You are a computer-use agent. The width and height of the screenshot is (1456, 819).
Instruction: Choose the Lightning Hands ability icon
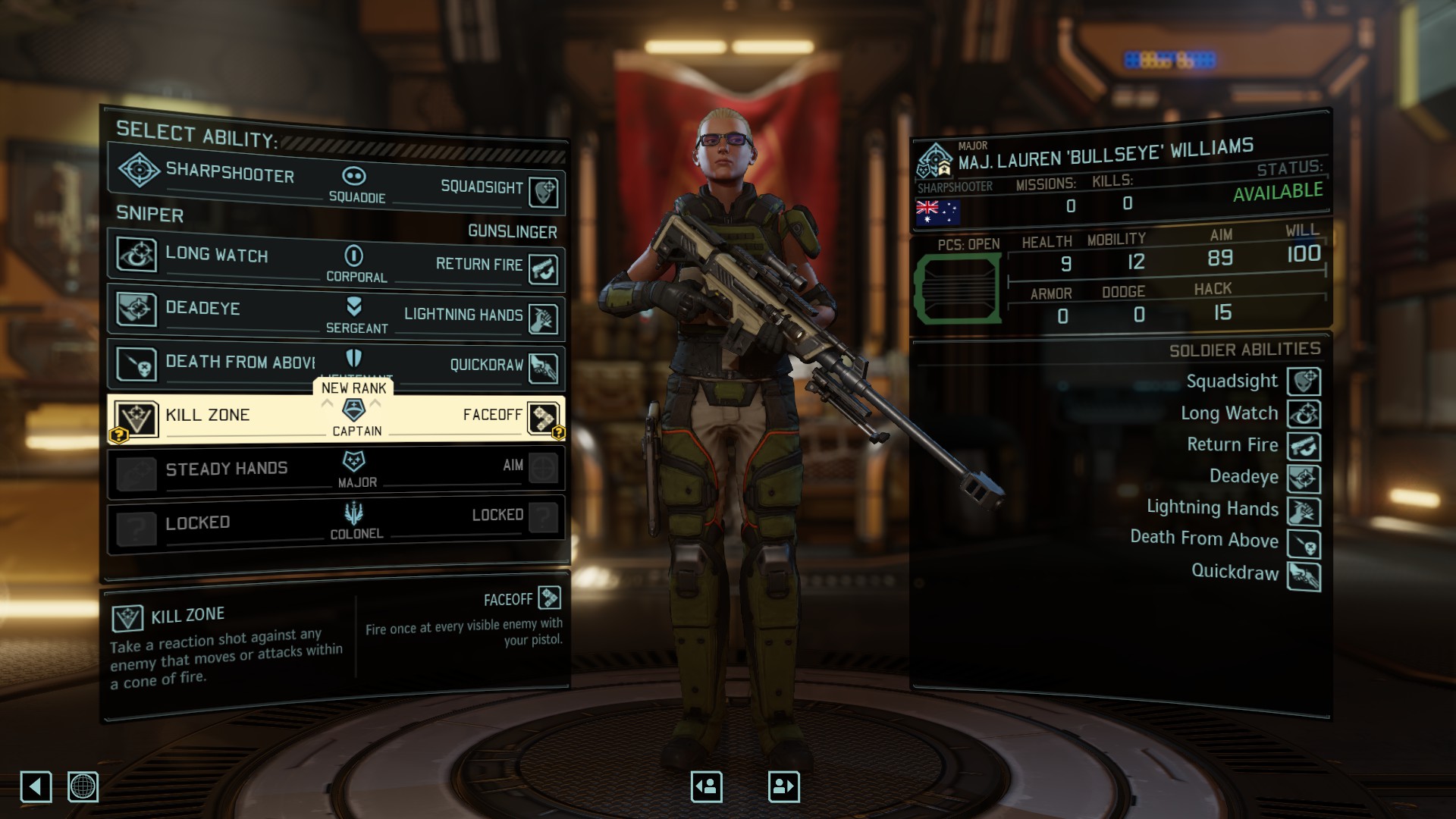click(x=544, y=319)
